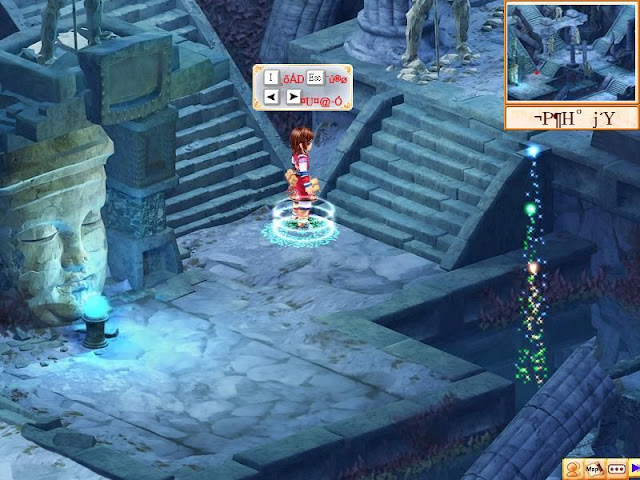This screenshot has height=480, width=640.
Task: Click the three-dots speech bubble button
Action: point(615,468)
